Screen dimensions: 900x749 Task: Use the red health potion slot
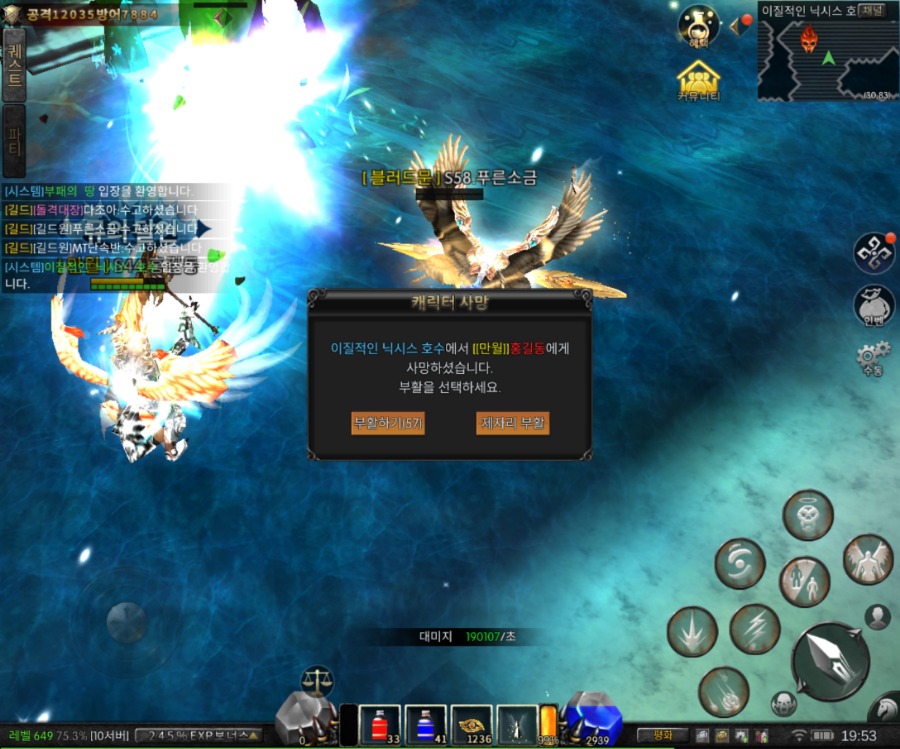(x=380, y=725)
